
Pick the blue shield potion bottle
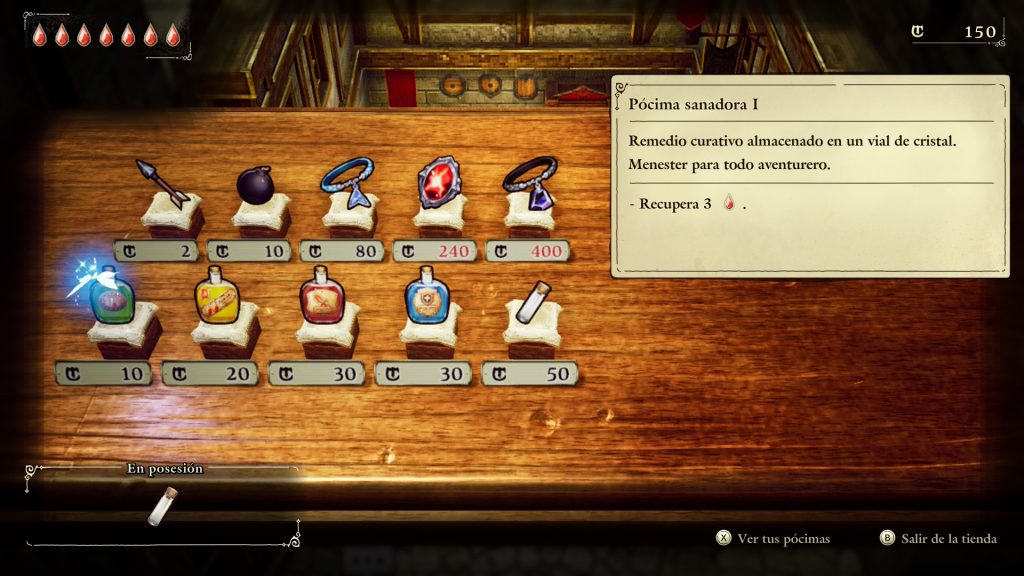click(427, 299)
